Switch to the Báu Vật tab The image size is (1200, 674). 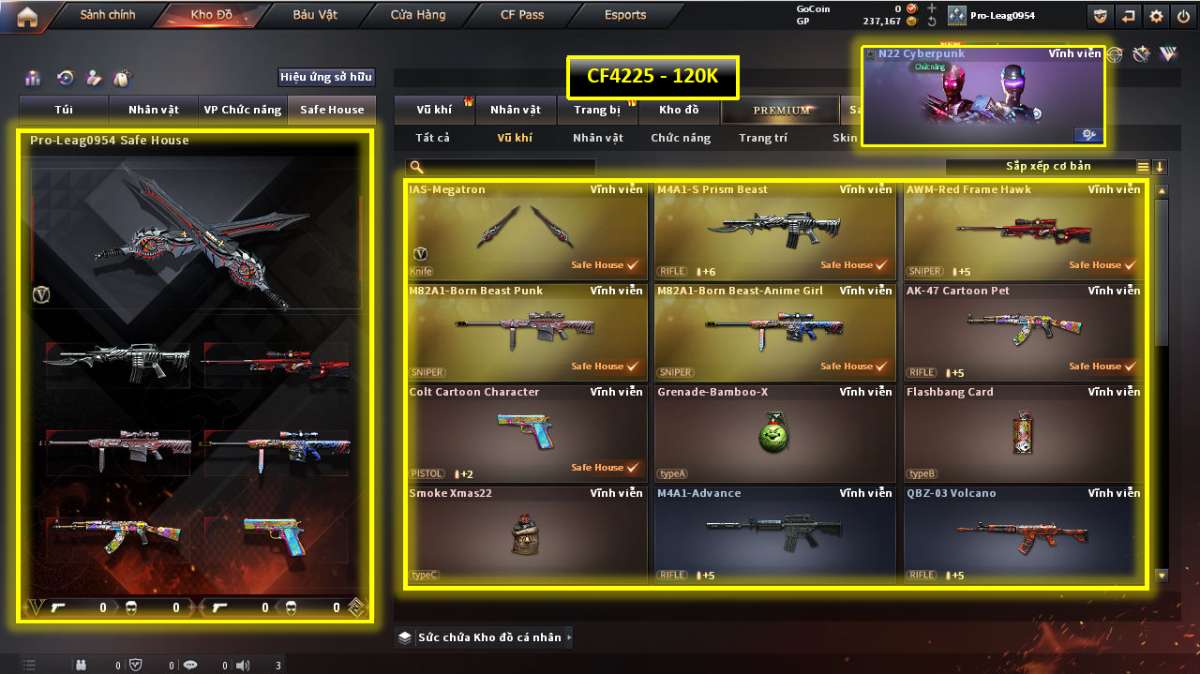point(315,16)
